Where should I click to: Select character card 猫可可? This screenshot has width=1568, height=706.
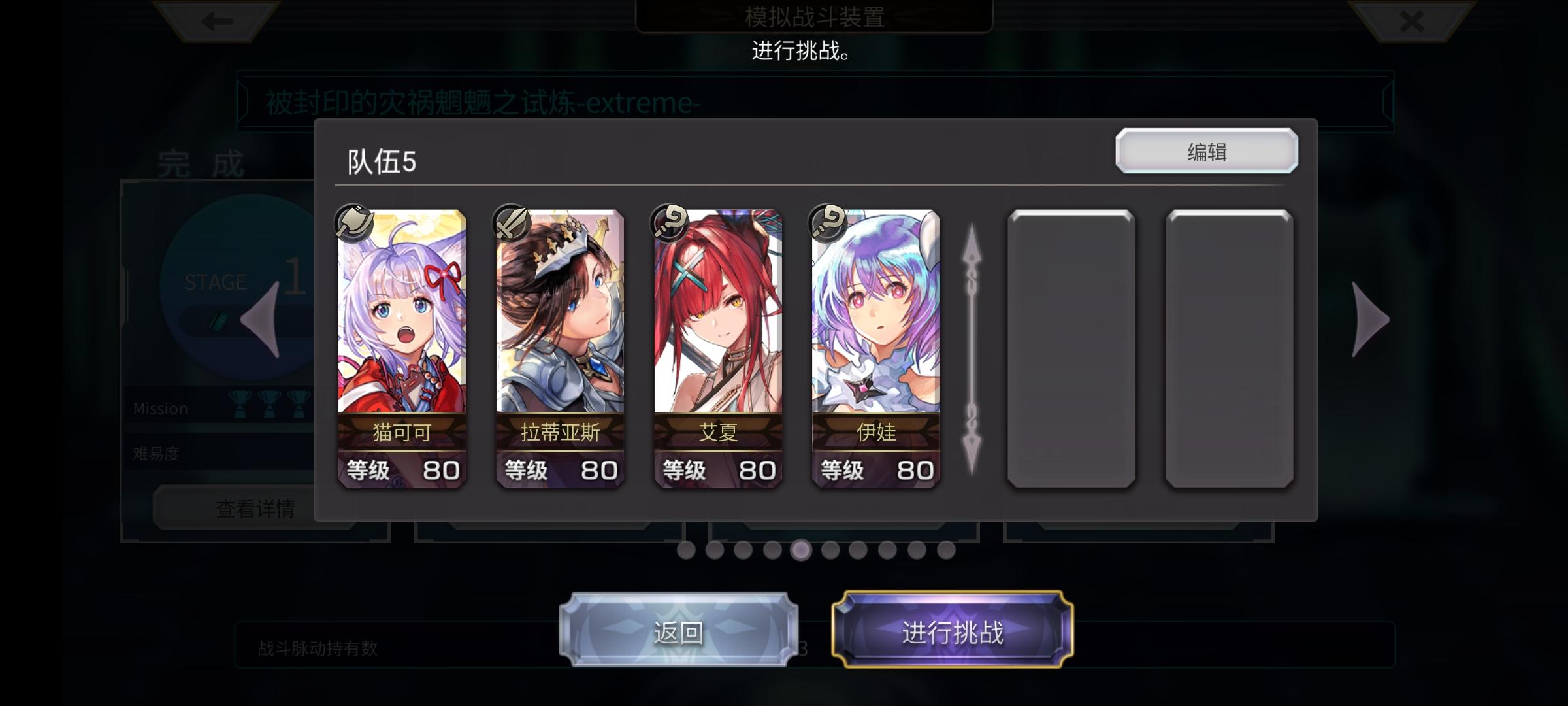401,346
